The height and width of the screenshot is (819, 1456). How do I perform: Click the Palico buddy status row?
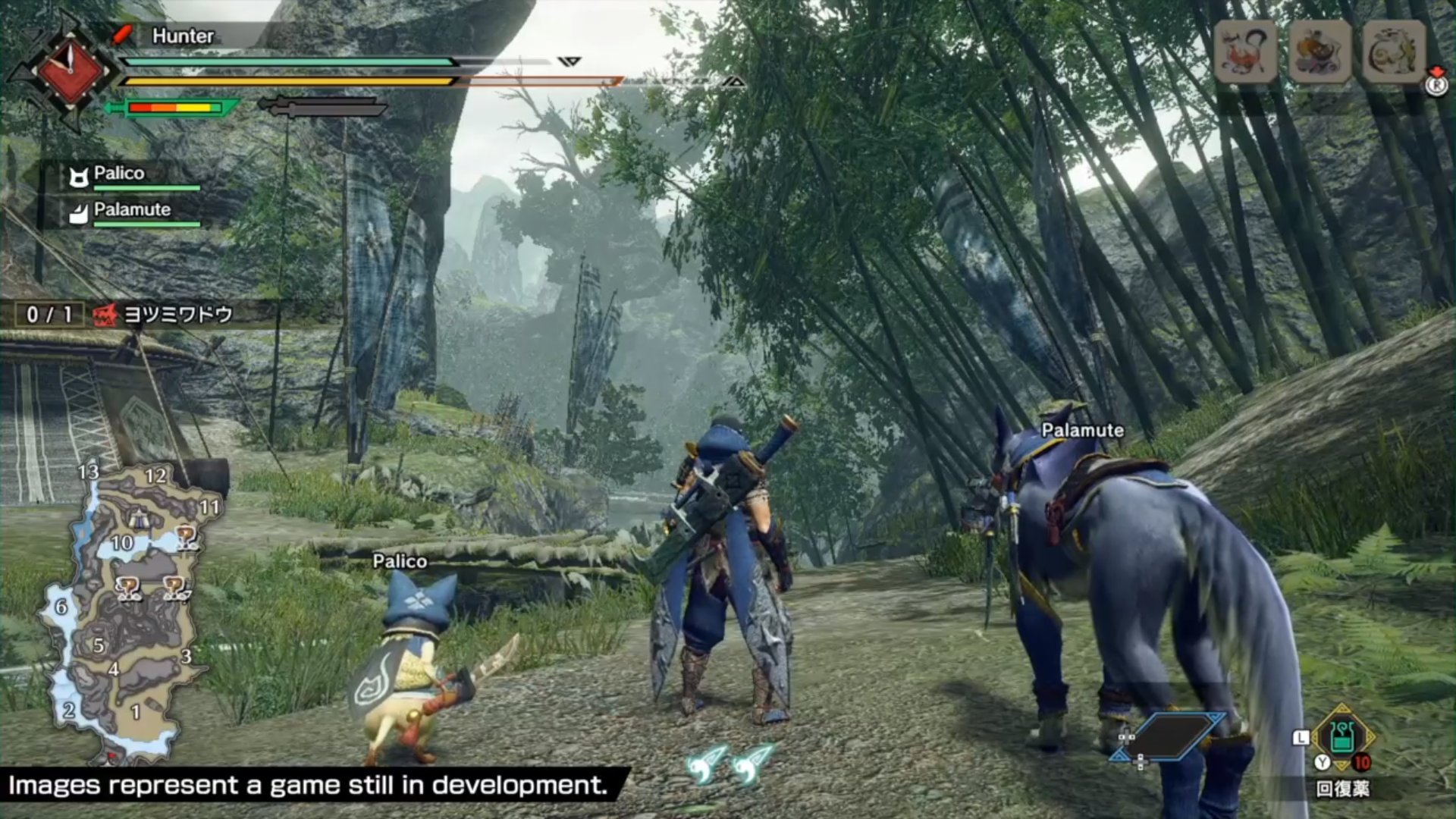point(129,176)
